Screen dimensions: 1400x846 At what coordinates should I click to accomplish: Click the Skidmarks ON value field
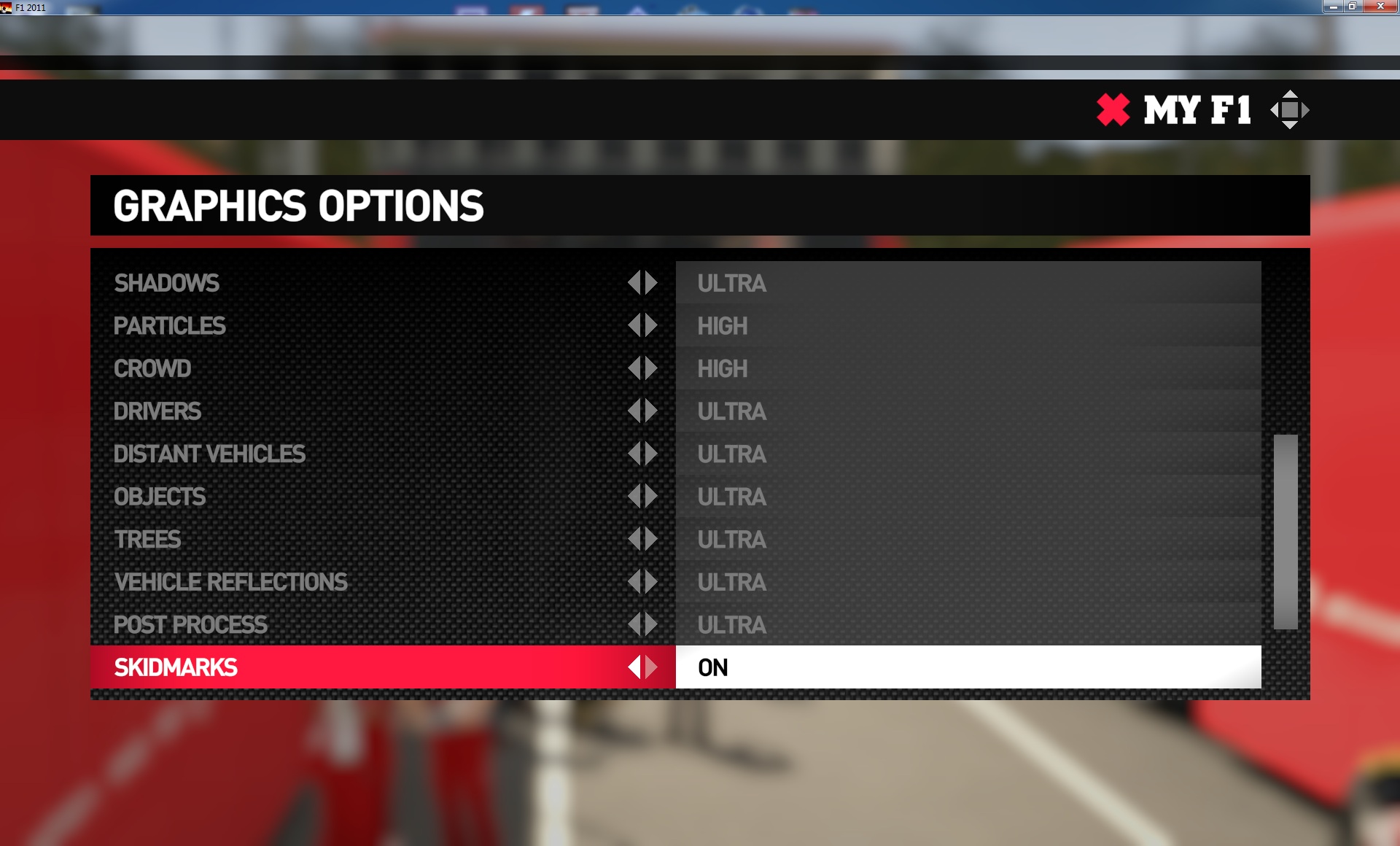click(x=968, y=667)
